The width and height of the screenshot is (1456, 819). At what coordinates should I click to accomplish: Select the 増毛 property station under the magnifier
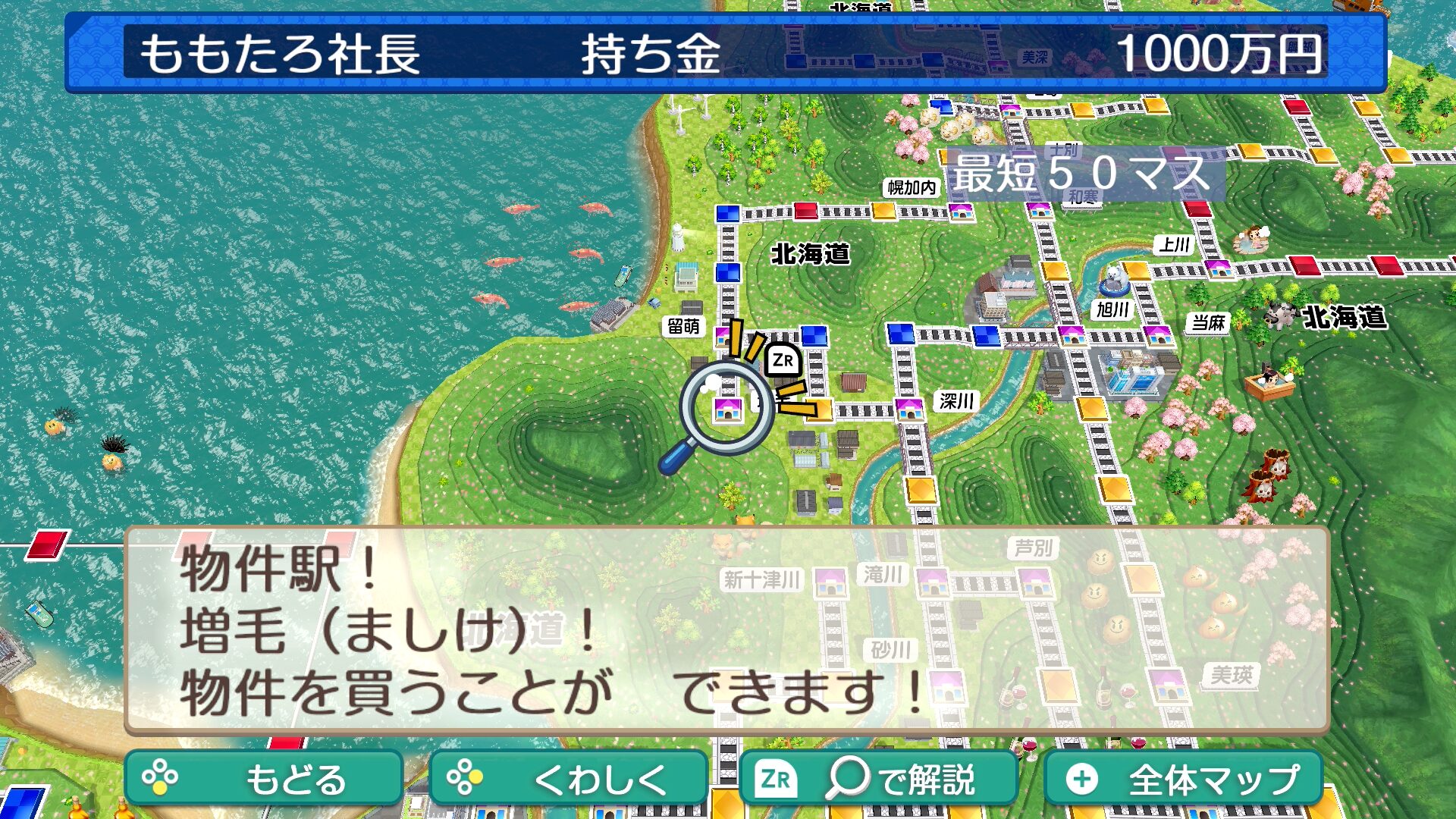(x=727, y=409)
